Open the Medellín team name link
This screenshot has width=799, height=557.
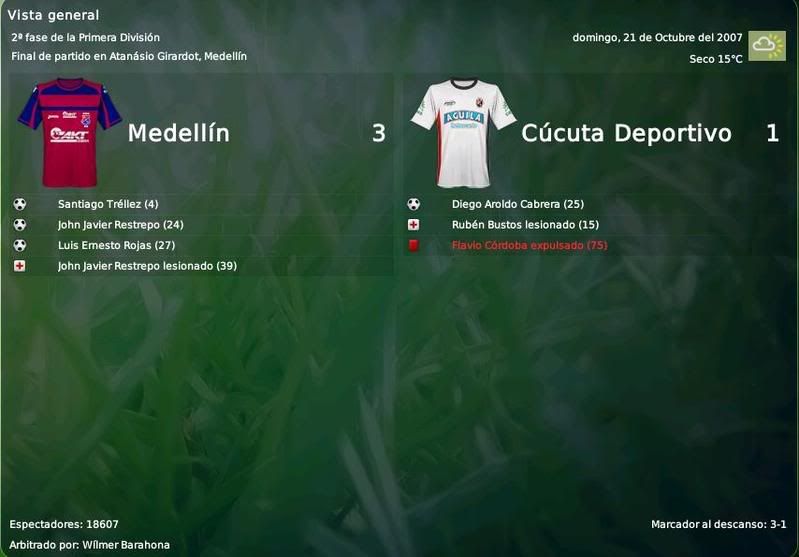(x=178, y=133)
